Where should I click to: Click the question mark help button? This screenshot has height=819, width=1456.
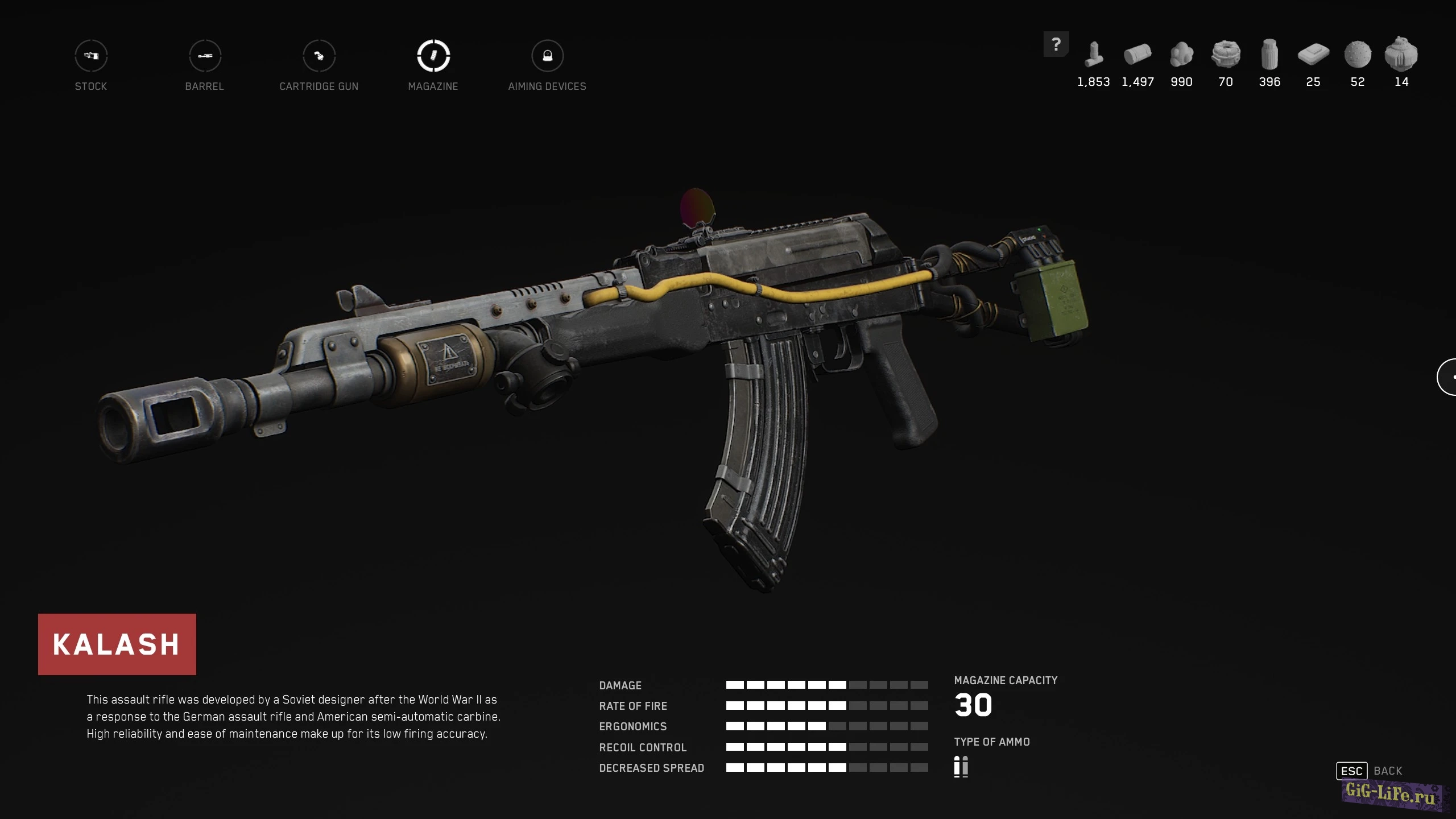pyautogui.click(x=1056, y=44)
